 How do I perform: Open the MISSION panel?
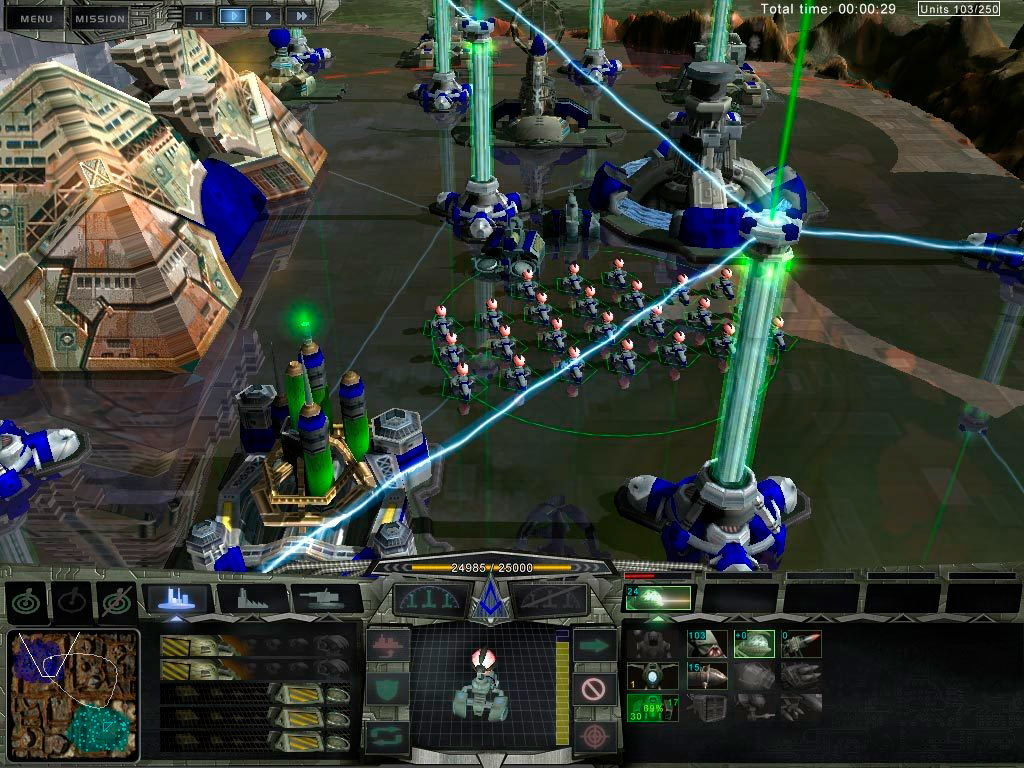[100, 18]
